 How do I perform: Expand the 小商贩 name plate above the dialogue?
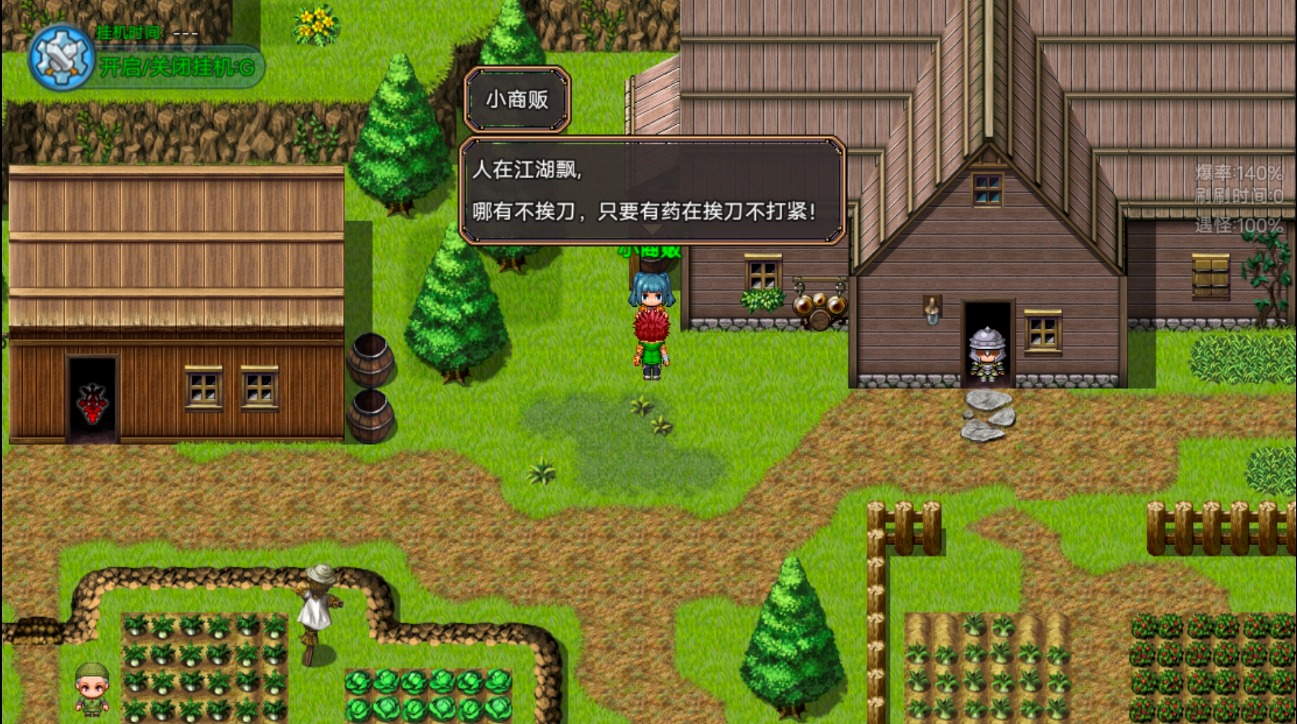pos(517,98)
